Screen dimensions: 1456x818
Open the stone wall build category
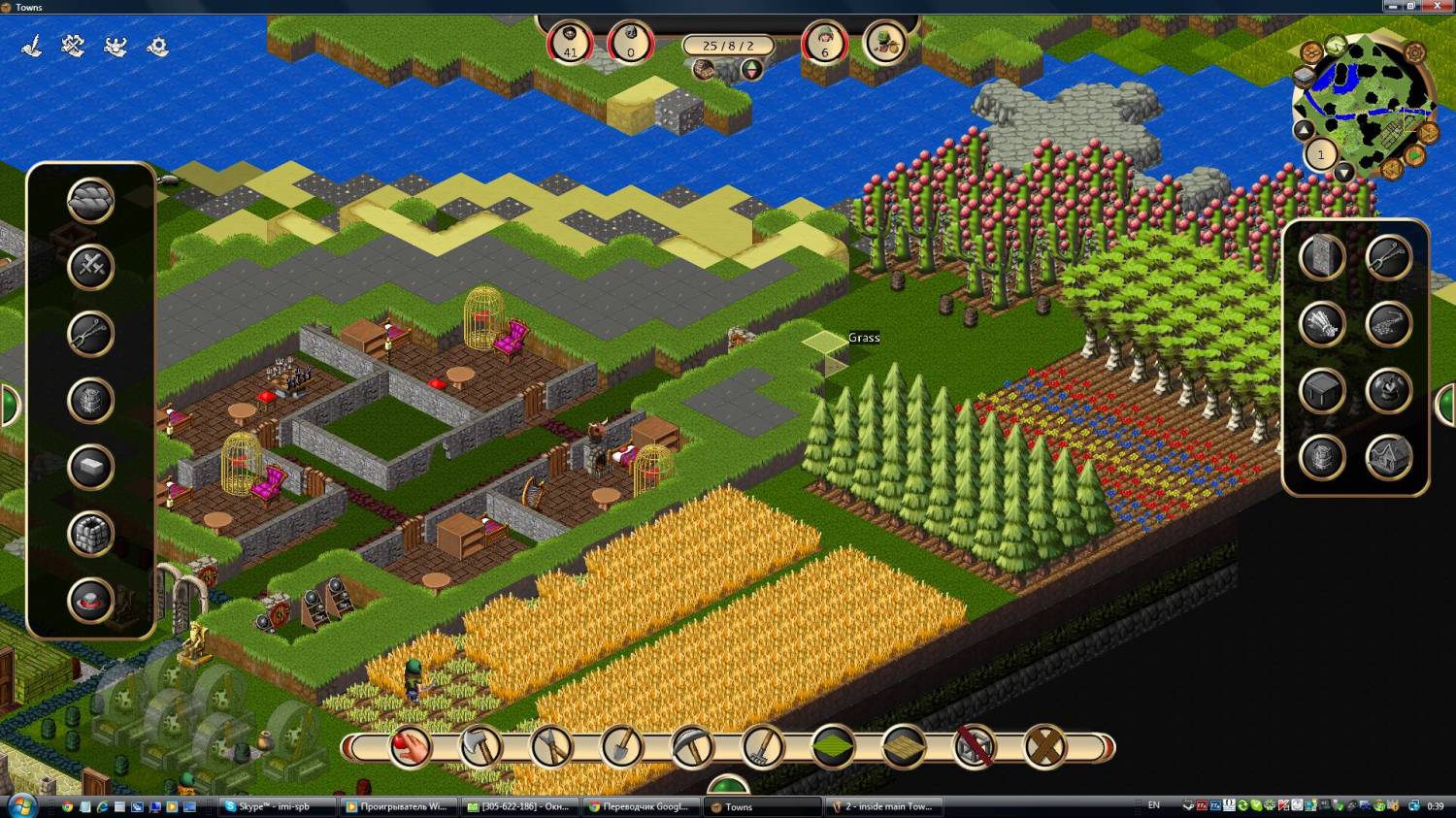(x=1321, y=257)
